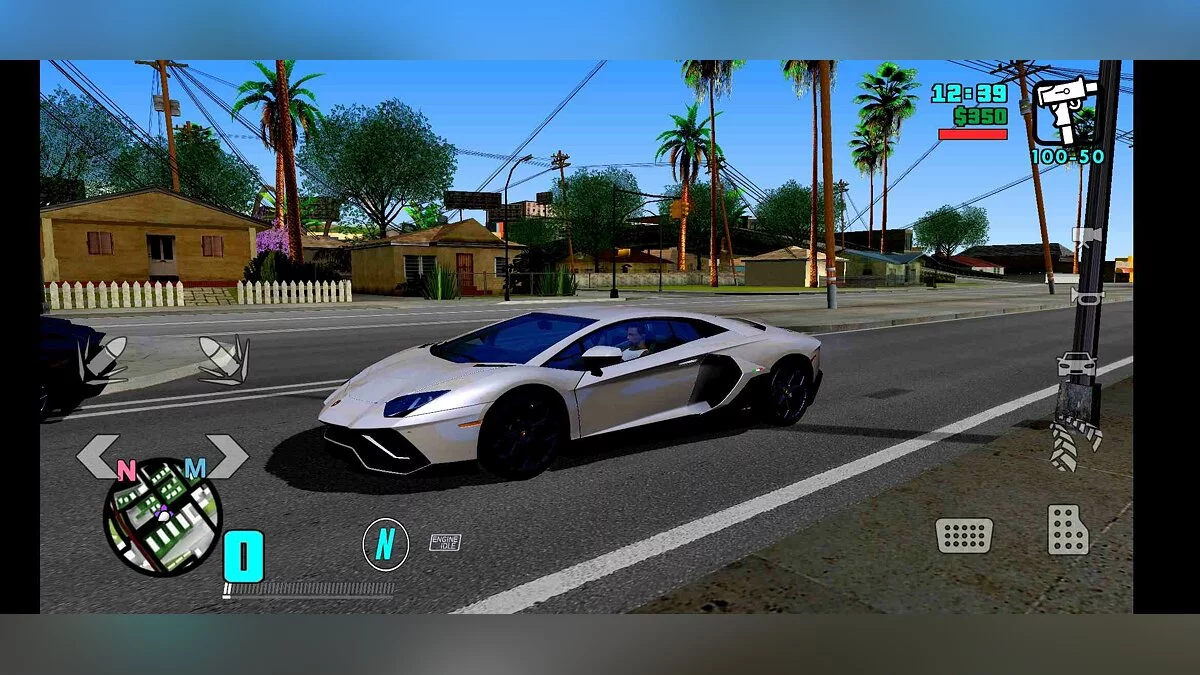Fire the left drive-by bullet button

pos(103,360)
